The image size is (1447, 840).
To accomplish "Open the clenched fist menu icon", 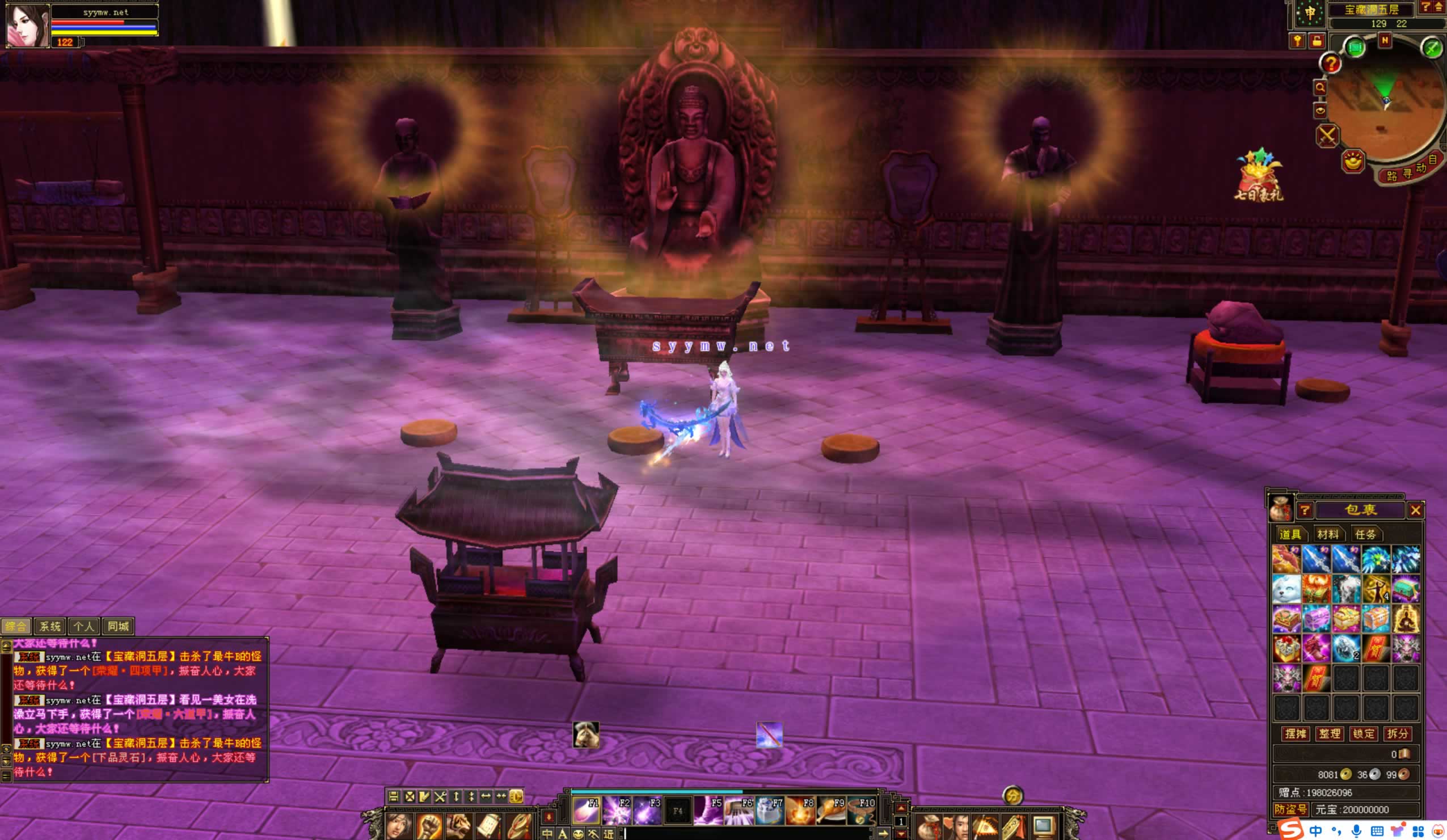I will pos(429,826).
